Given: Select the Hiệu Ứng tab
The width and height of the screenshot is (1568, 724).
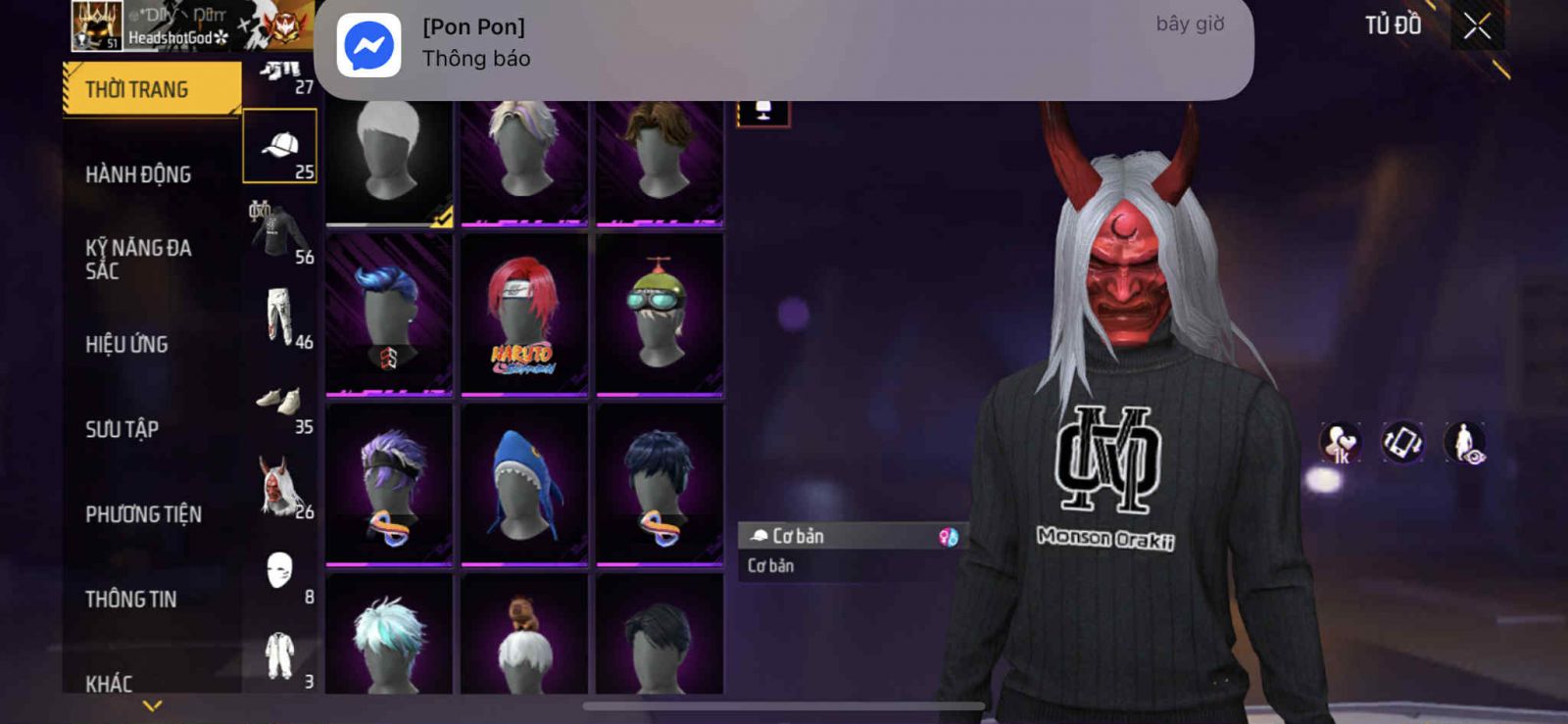Looking at the screenshot, I should tap(126, 344).
